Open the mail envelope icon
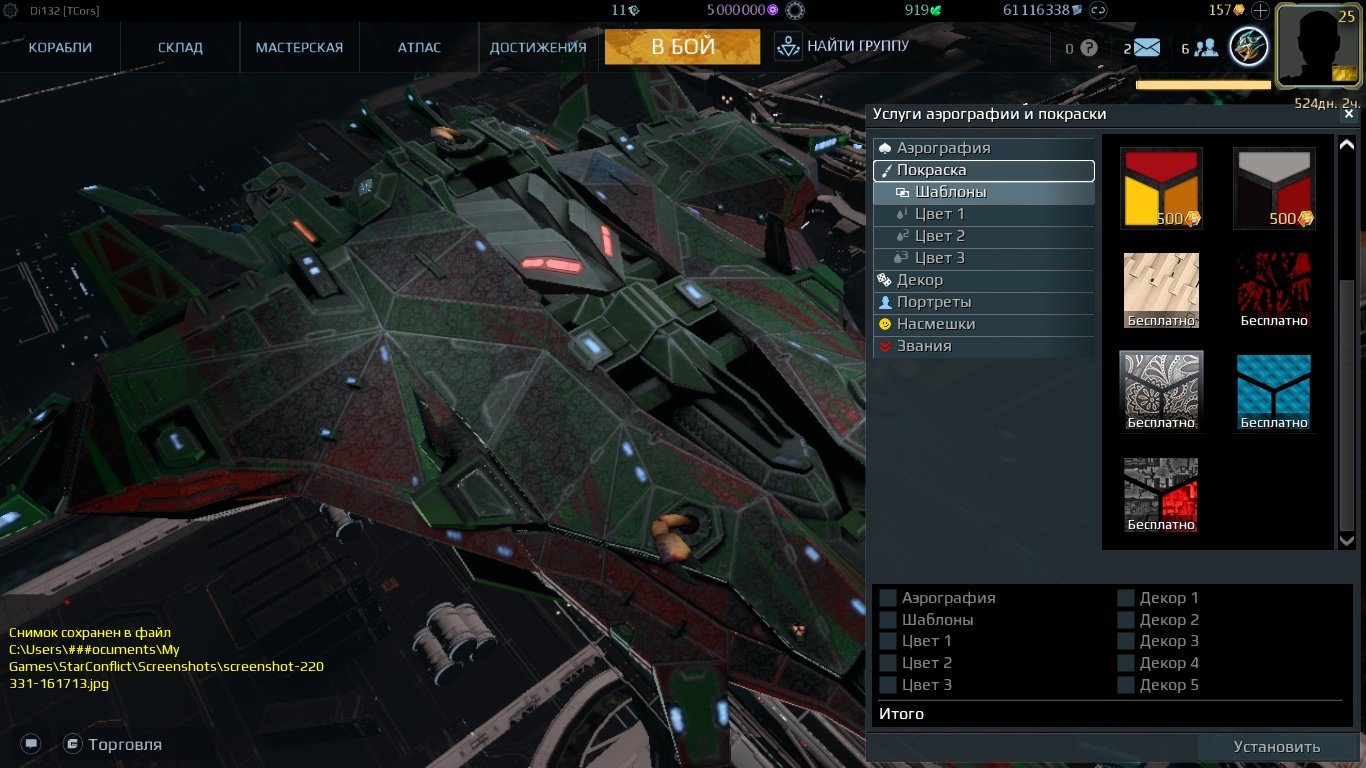 [x=1146, y=47]
